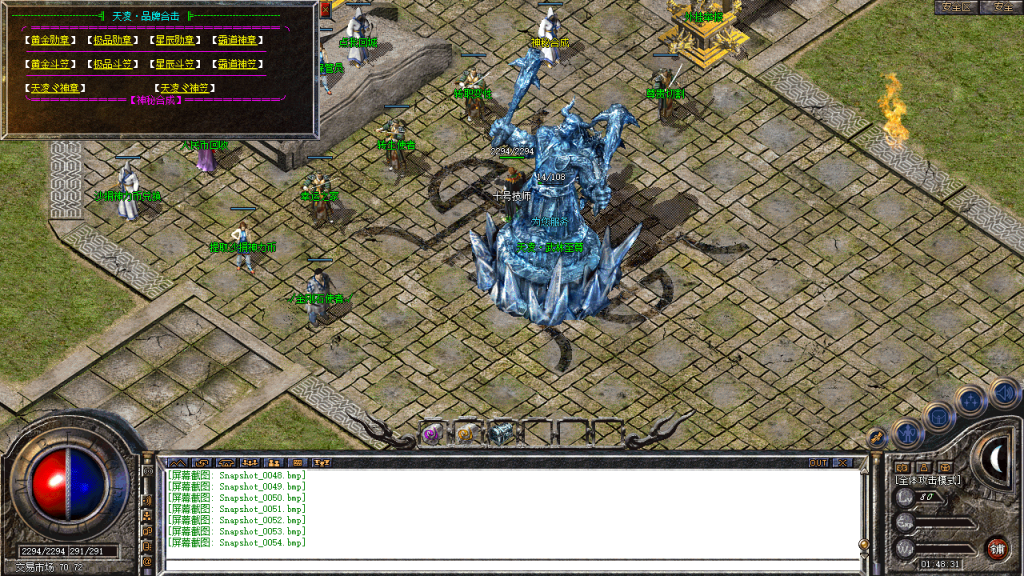Open the skills round button with stars

(970, 400)
